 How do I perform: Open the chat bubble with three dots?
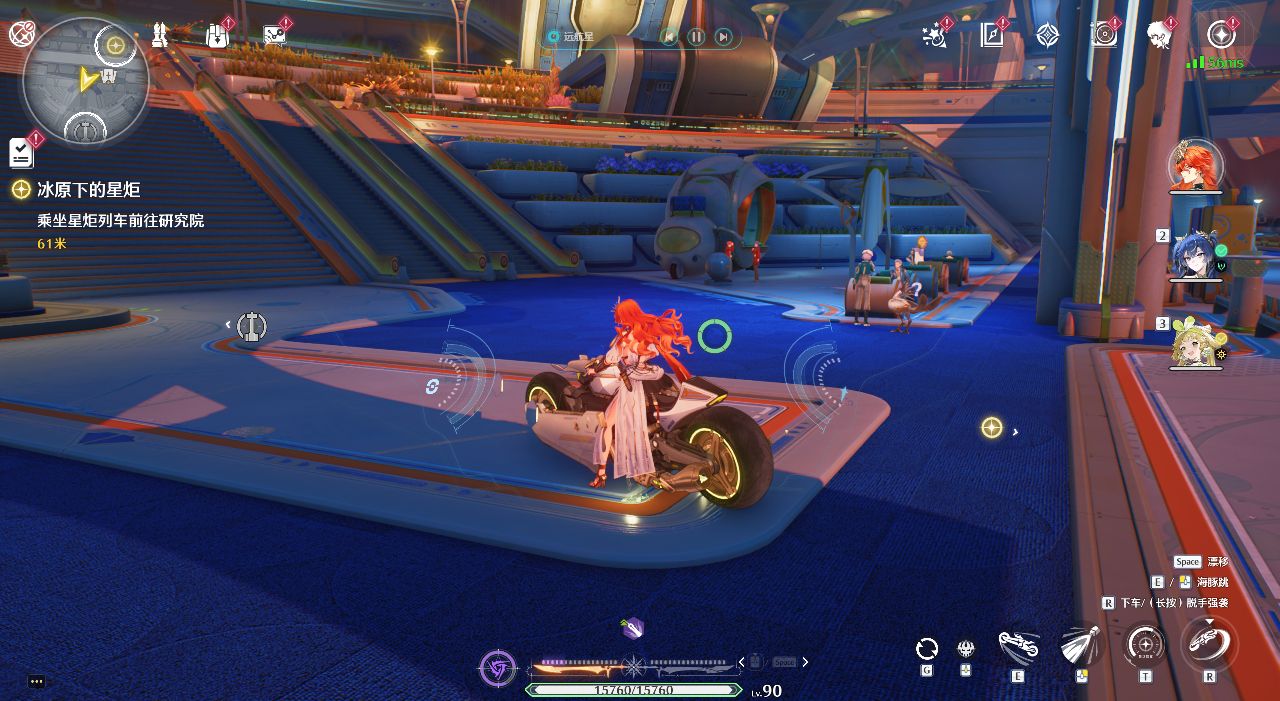37,681
